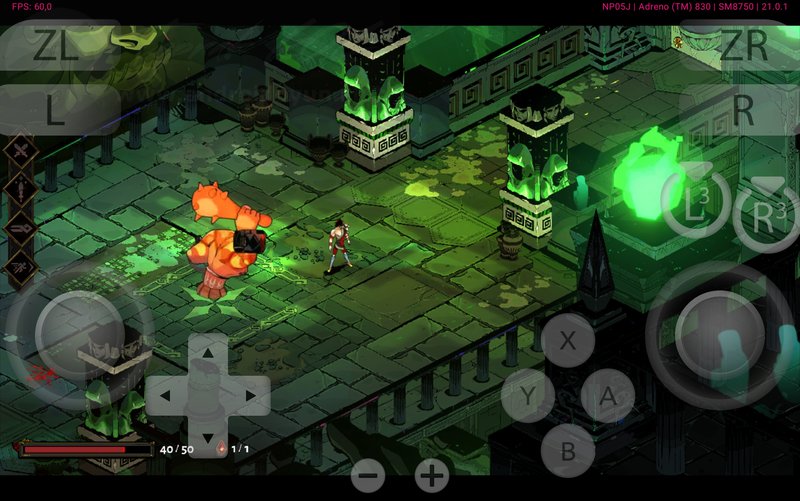Click the arrow-shaped ability slot
Image resolution: width=800 pixels, height=501 pixels.
20,228
